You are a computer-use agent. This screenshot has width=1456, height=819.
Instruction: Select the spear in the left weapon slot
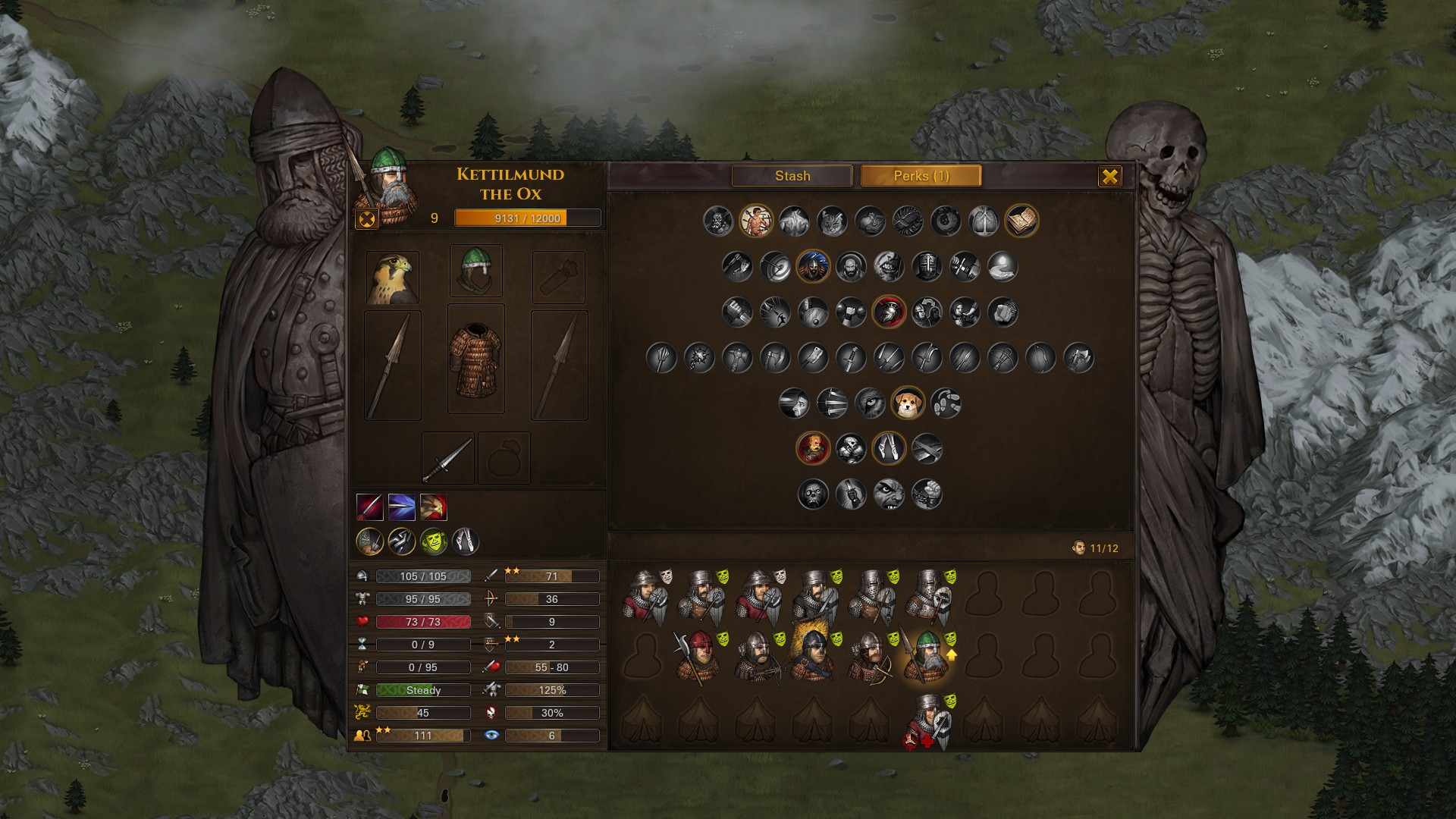tap(393, 366)
